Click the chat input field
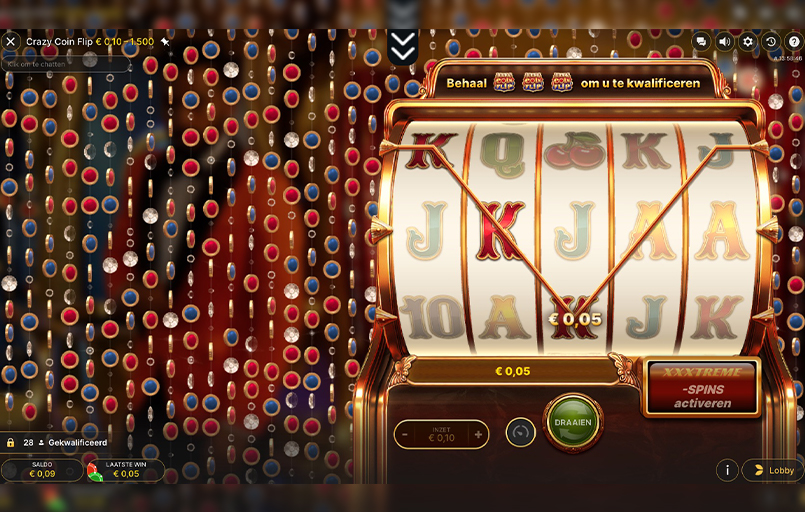Image resolution: width=805 pixels, height=512 pixels. 67,64
